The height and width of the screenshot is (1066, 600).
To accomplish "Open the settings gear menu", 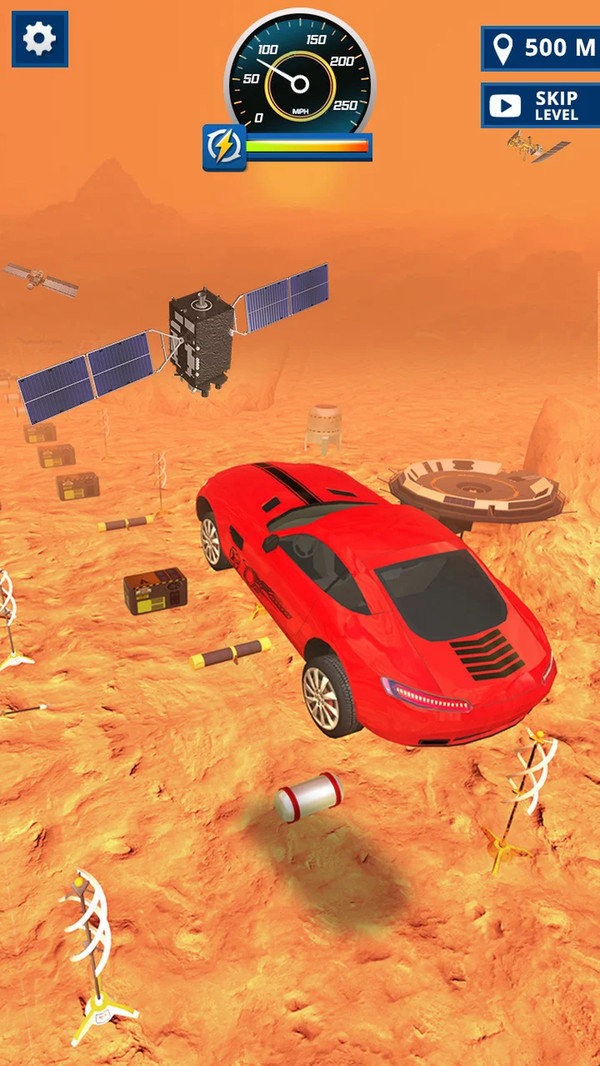I will [x=40, y=39].
